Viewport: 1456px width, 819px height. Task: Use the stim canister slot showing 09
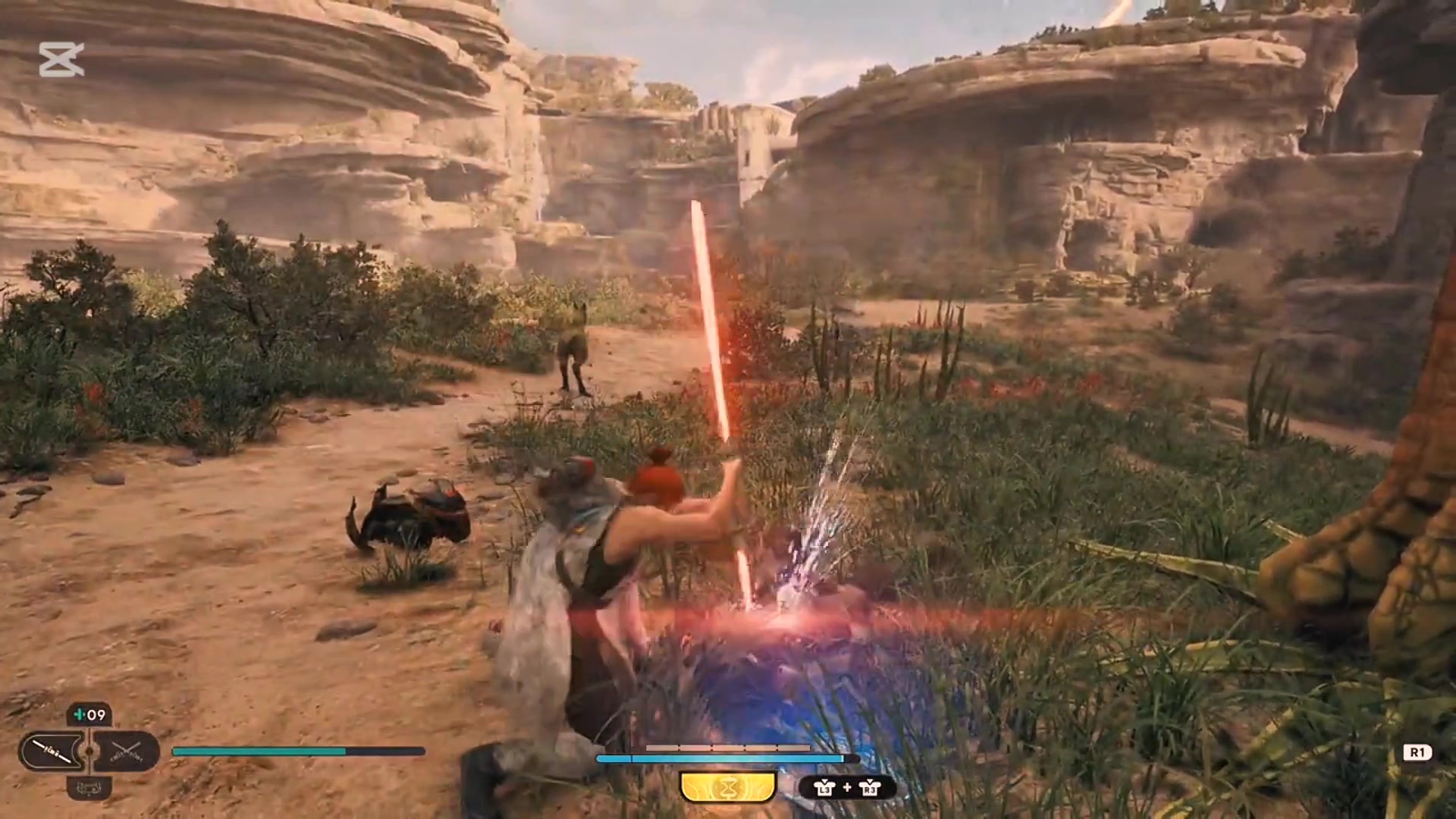point(89,714)
